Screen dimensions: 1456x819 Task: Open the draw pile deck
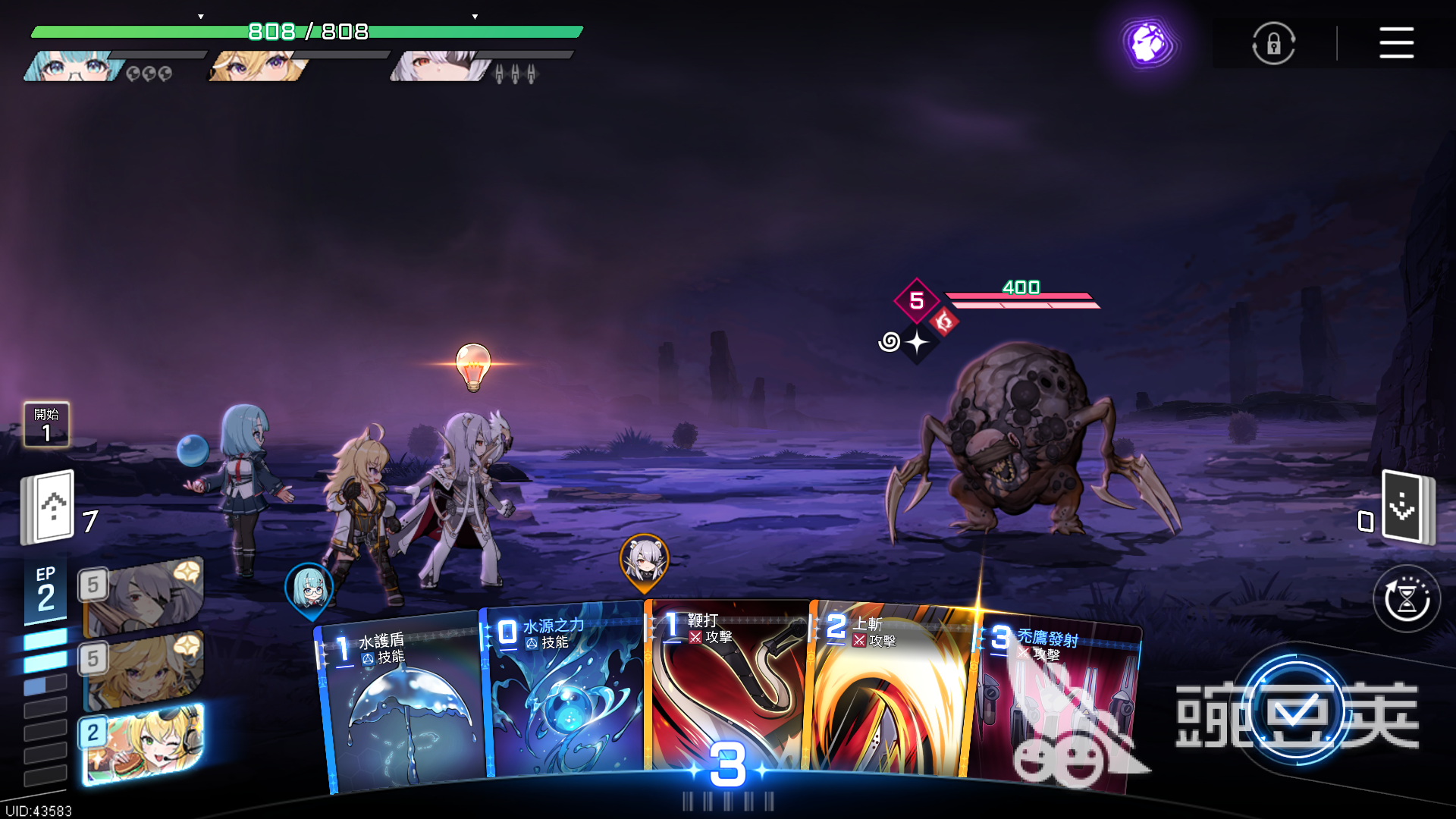point(49,507)
